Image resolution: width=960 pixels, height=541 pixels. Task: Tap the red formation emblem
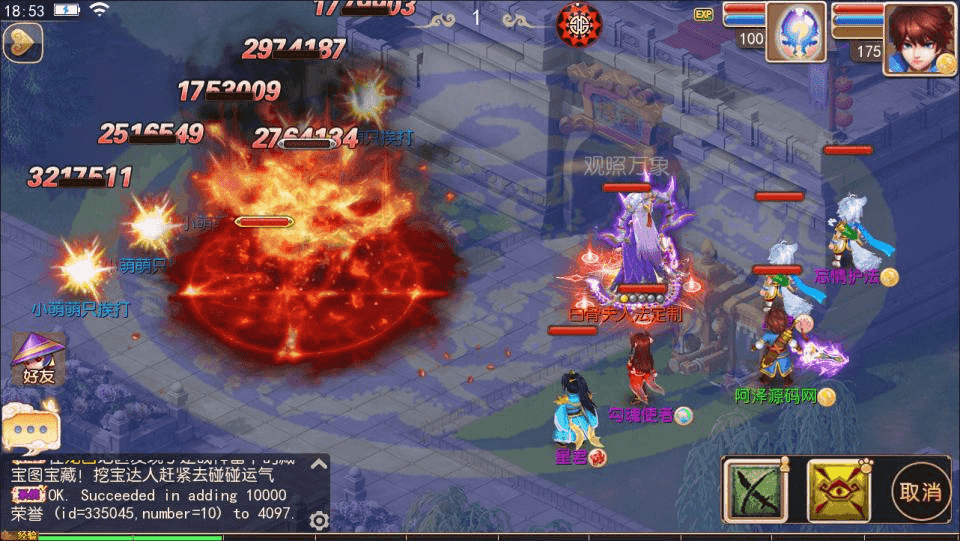(x=579, y=20)
